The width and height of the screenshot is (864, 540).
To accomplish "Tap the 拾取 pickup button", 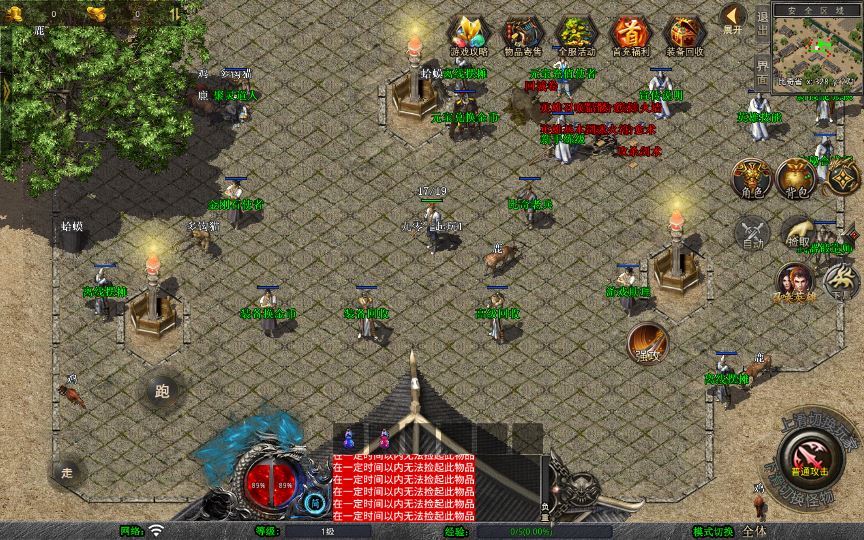I will pyautogui.click(x=797, y=234).
